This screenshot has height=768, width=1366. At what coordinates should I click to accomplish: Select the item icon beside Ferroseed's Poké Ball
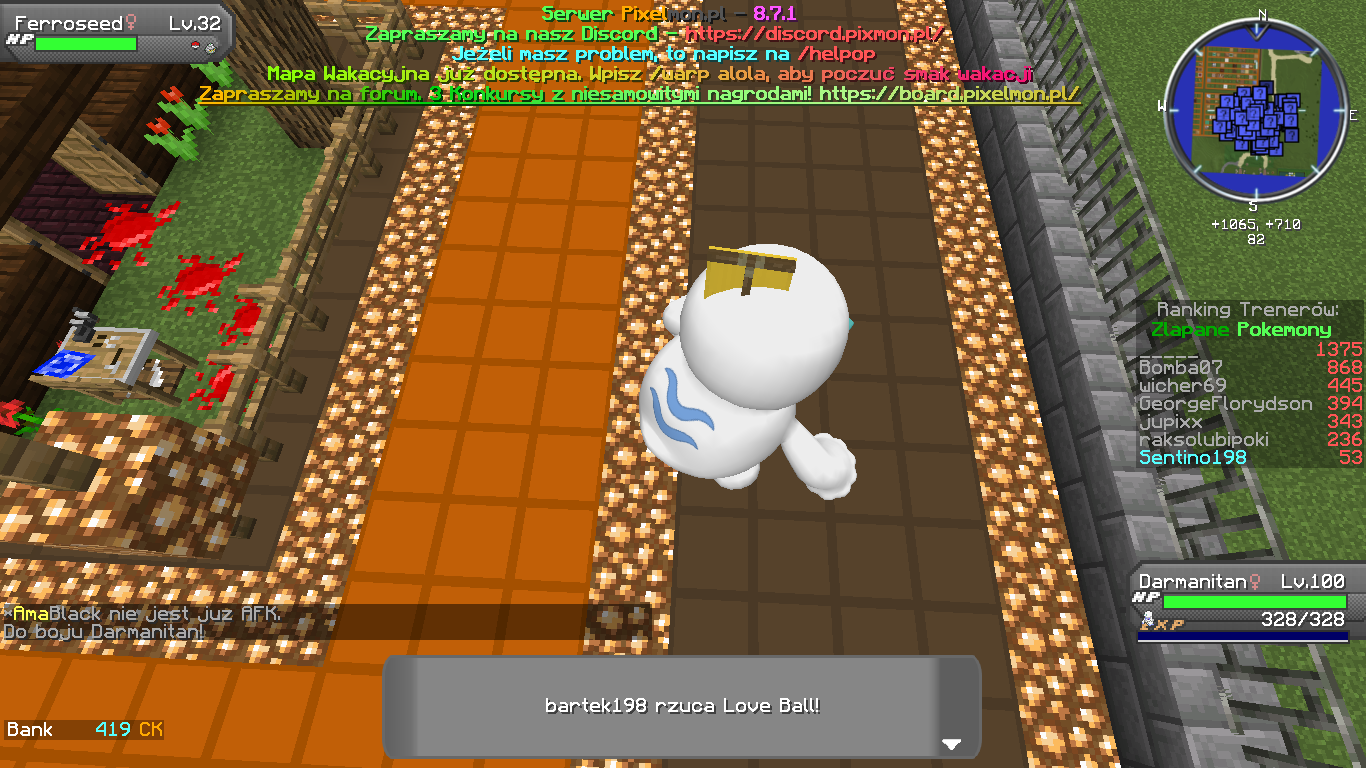(x=211, y=46)
